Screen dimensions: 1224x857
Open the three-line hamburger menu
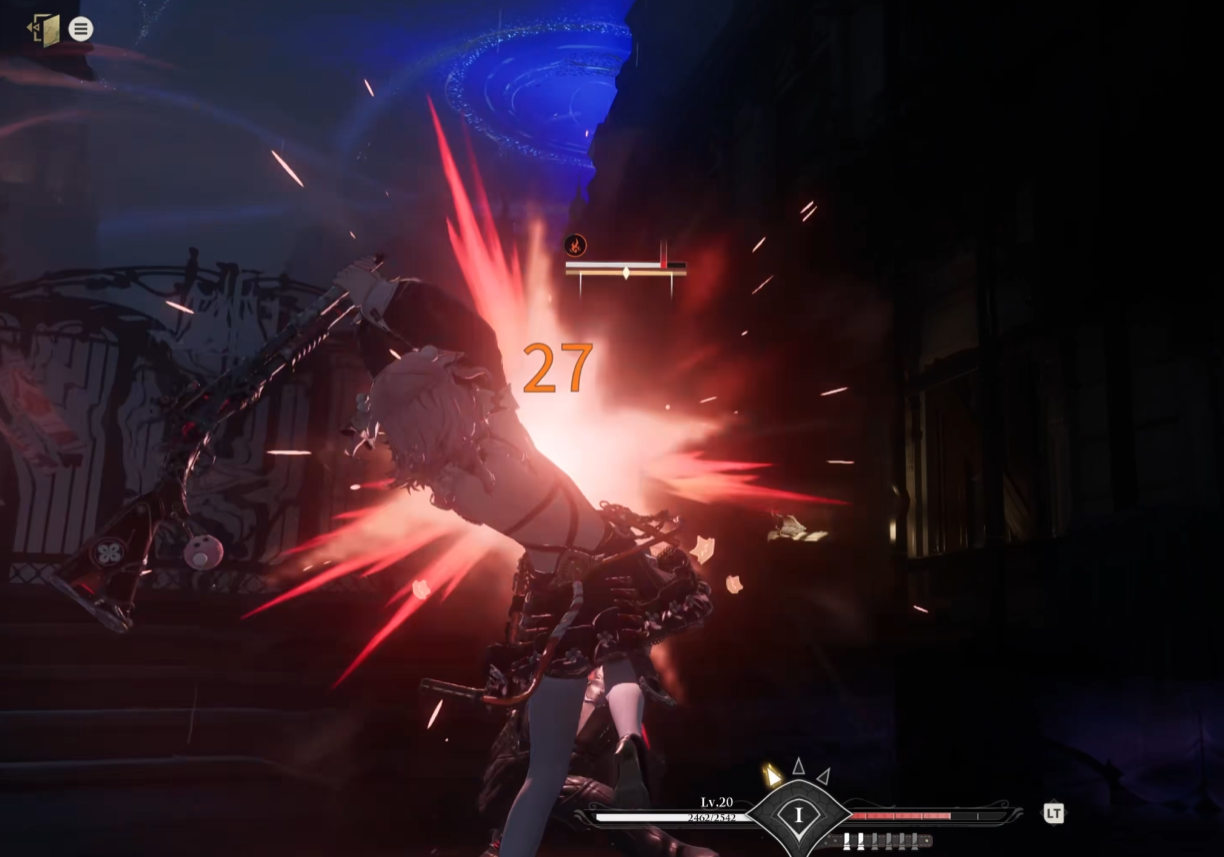point(81,29)
